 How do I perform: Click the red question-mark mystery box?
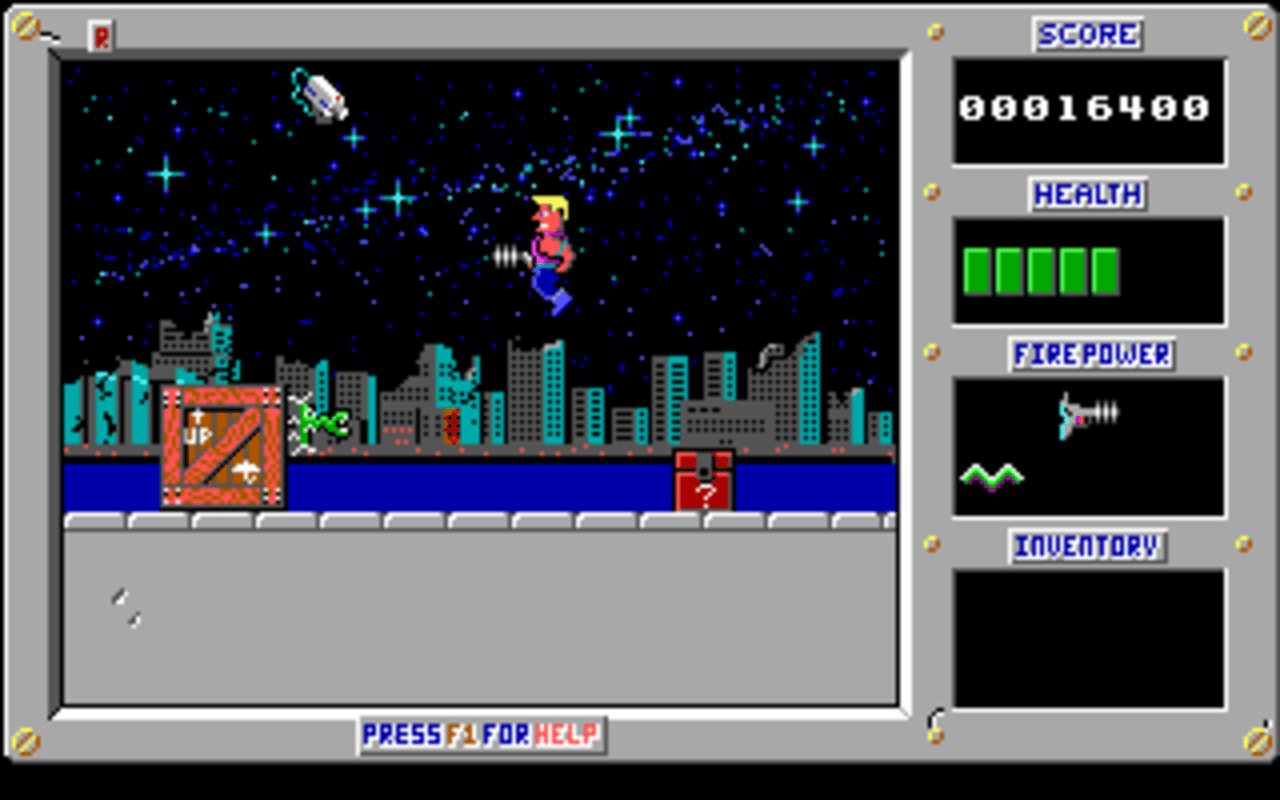(703, 485)
